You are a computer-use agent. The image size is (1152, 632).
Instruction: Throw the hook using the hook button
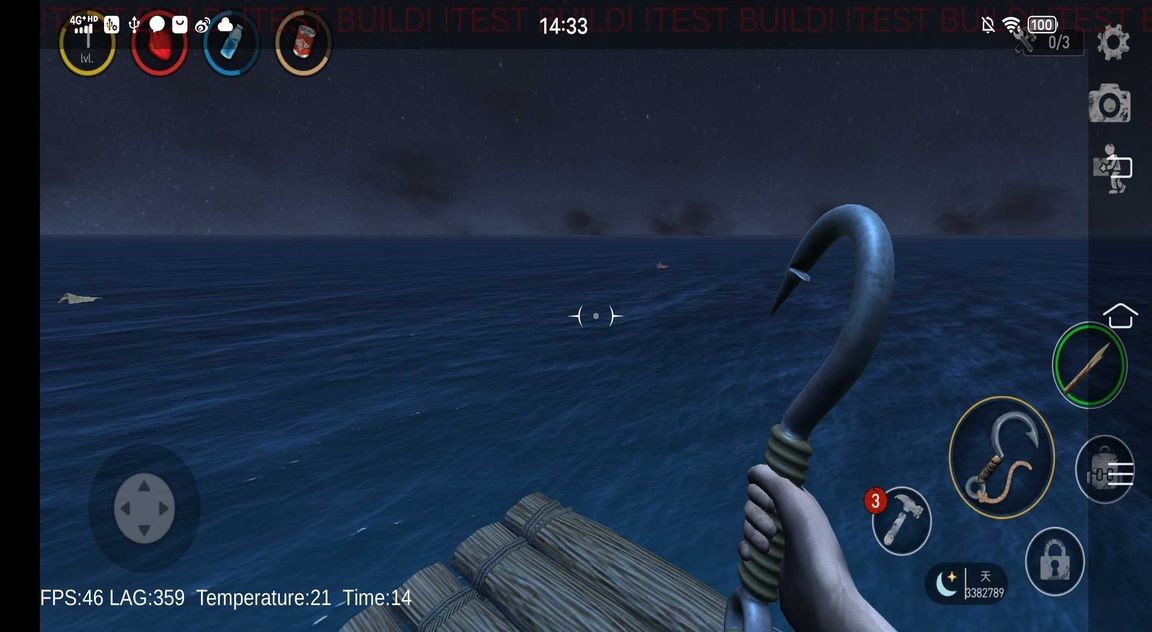(1001, 457)
